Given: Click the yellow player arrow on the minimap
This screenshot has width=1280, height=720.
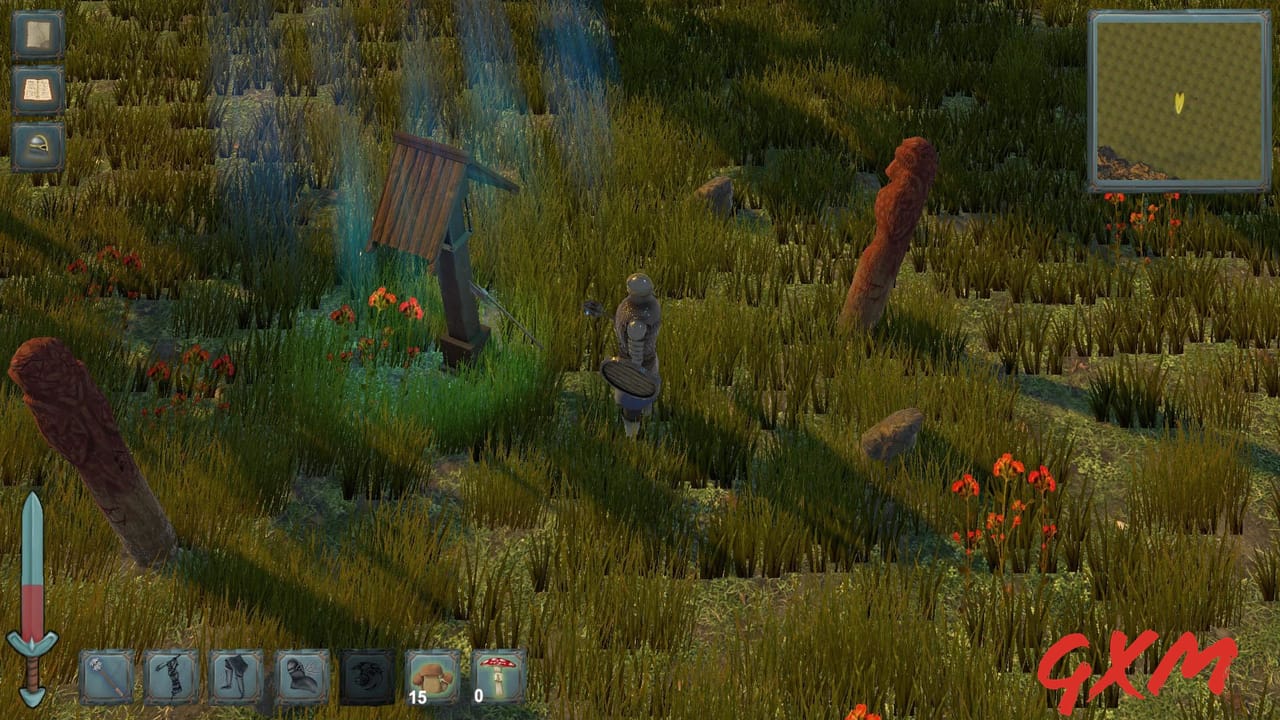Looking at the screenshot, I should pos(1178,100).
